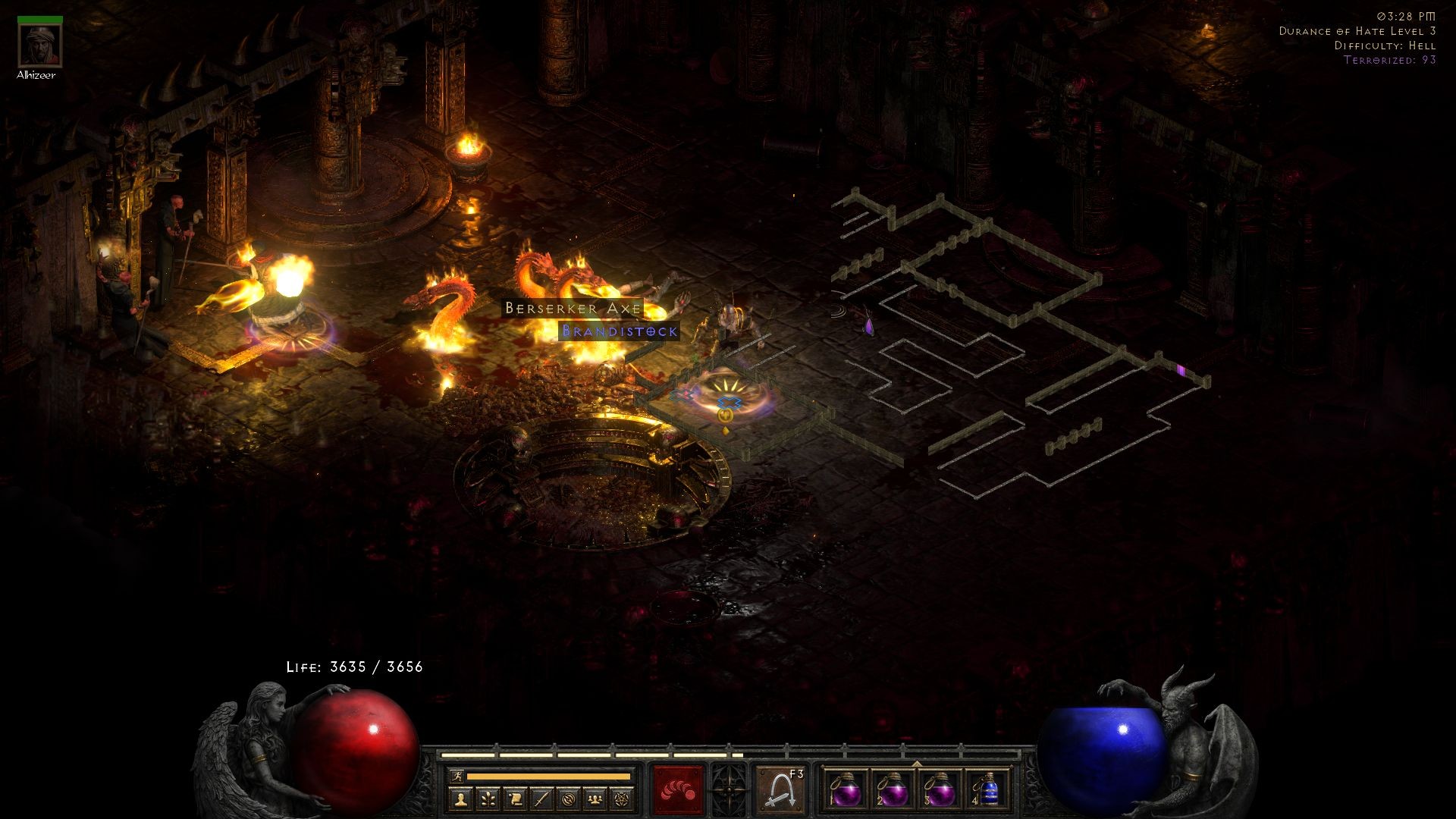Toggle run/walk with the running man icon
The height and width of the screenshot is (819, 1456).
coord(459,776)
